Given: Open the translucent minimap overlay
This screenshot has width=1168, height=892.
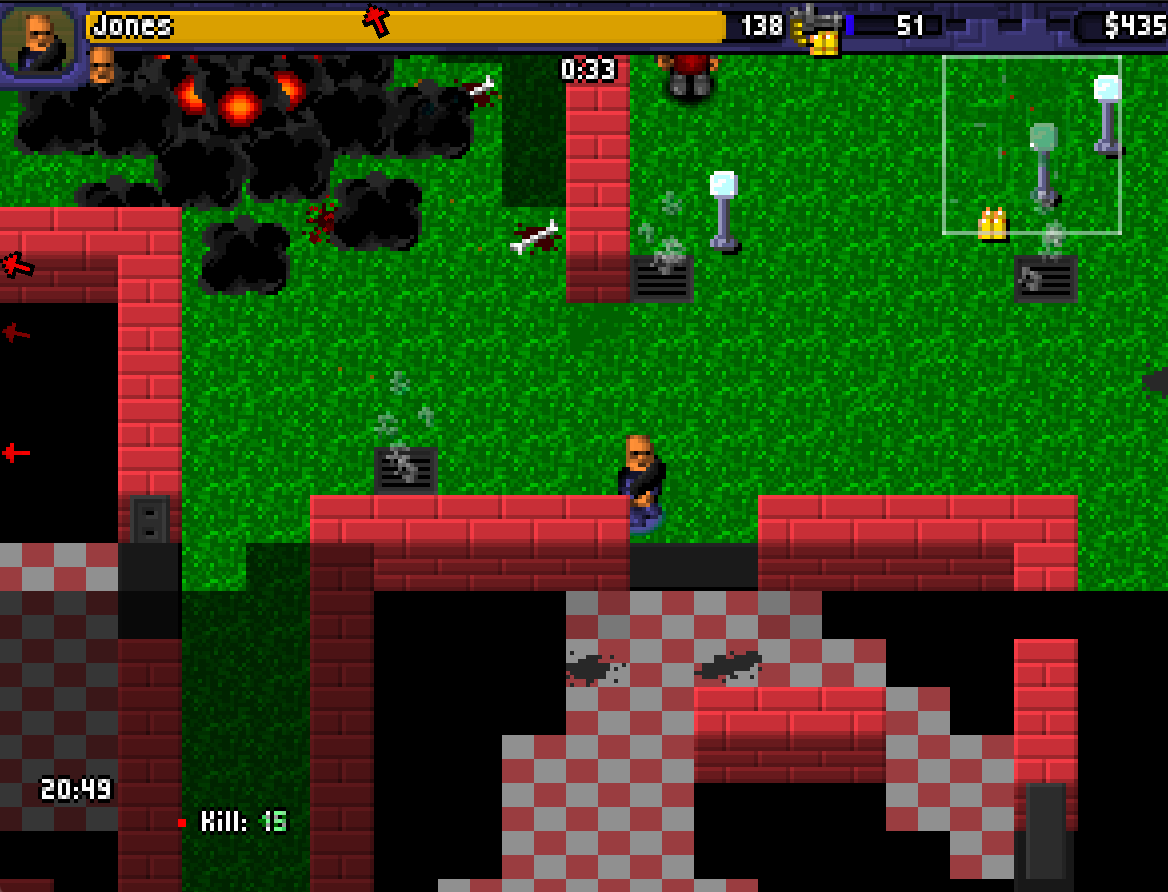Looking at the screenshot, I should (x=1031, y=145).
